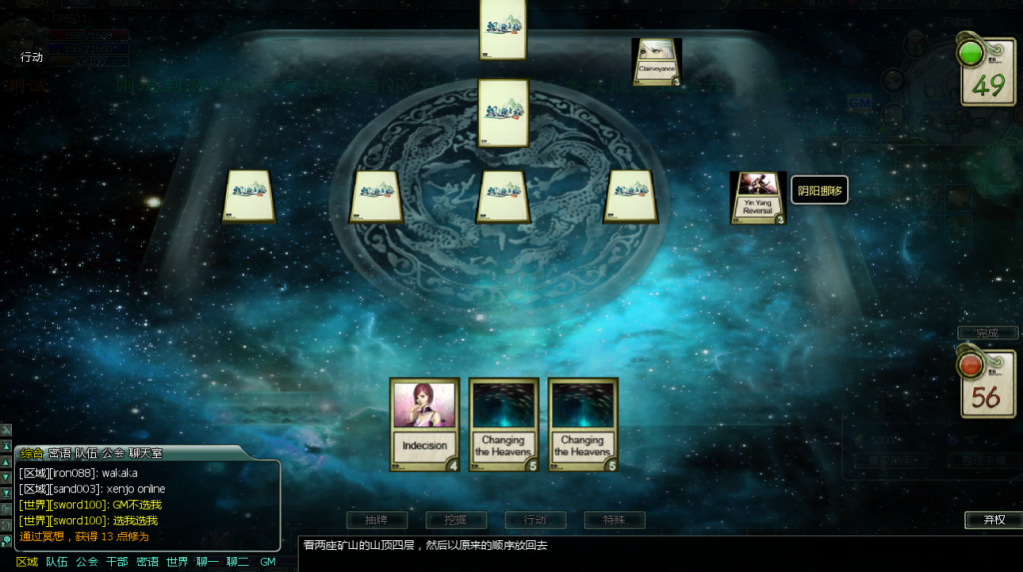Click the 完成 finish button
The height and width of the screenshot is (572, 1023).
[x=987, y=332]
